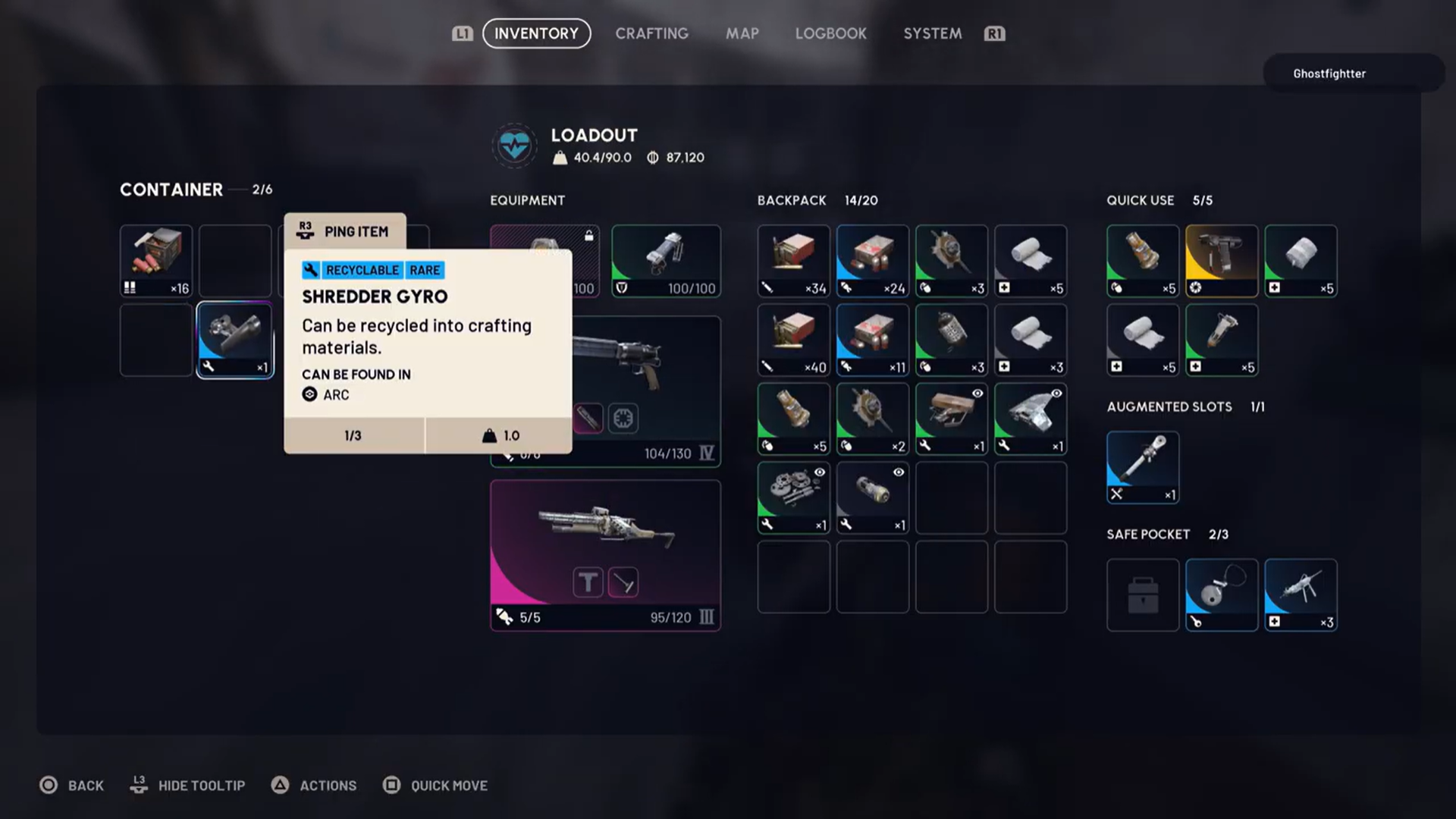The image size is (1456, 819).
Task: Click the Ghostfightter player name tag
Action: point(1329,74)
